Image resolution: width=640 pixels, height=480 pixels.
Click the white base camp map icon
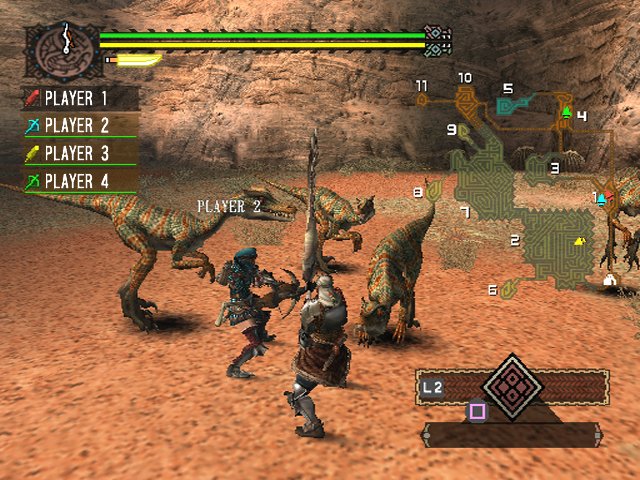tap(609, 281)
